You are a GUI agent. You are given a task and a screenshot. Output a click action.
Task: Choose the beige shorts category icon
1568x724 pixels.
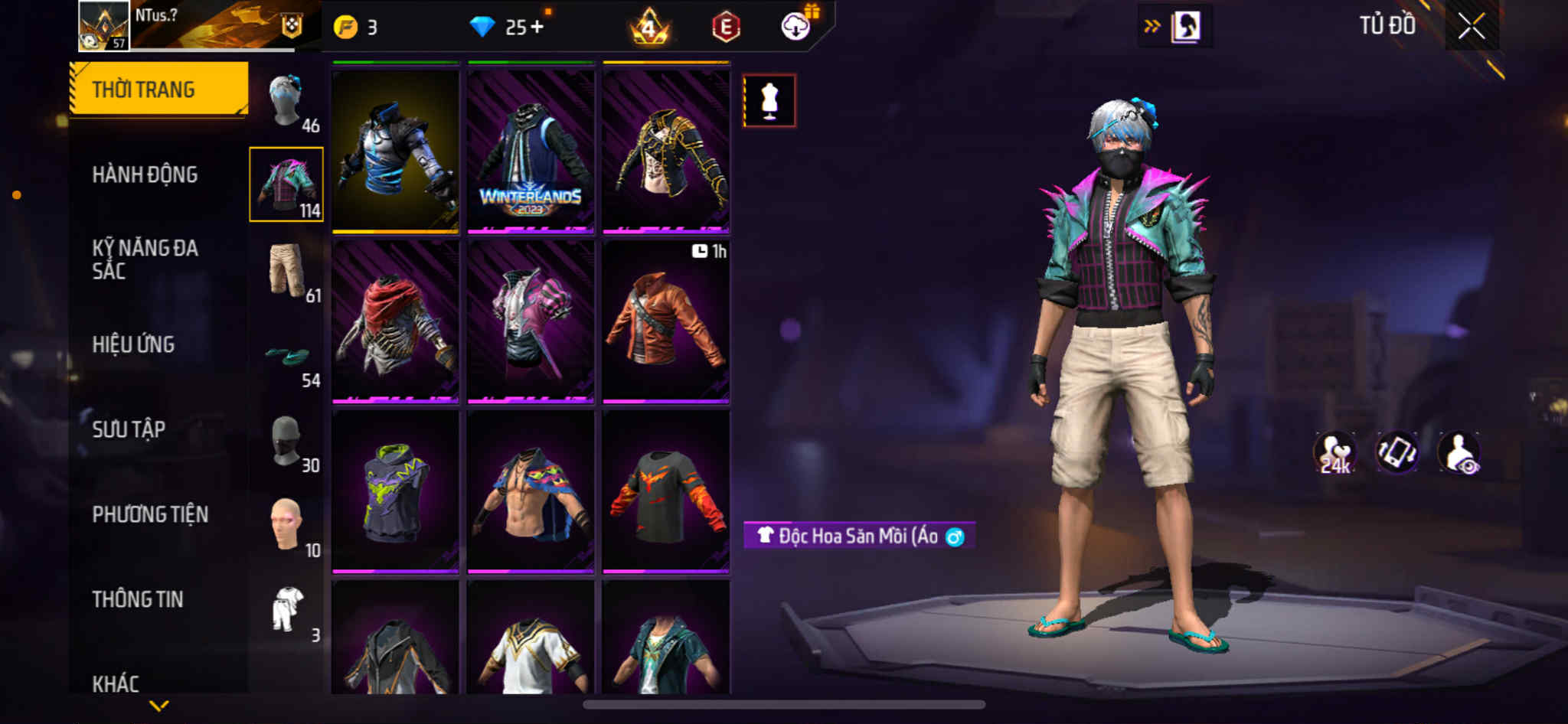coord(288,270)
